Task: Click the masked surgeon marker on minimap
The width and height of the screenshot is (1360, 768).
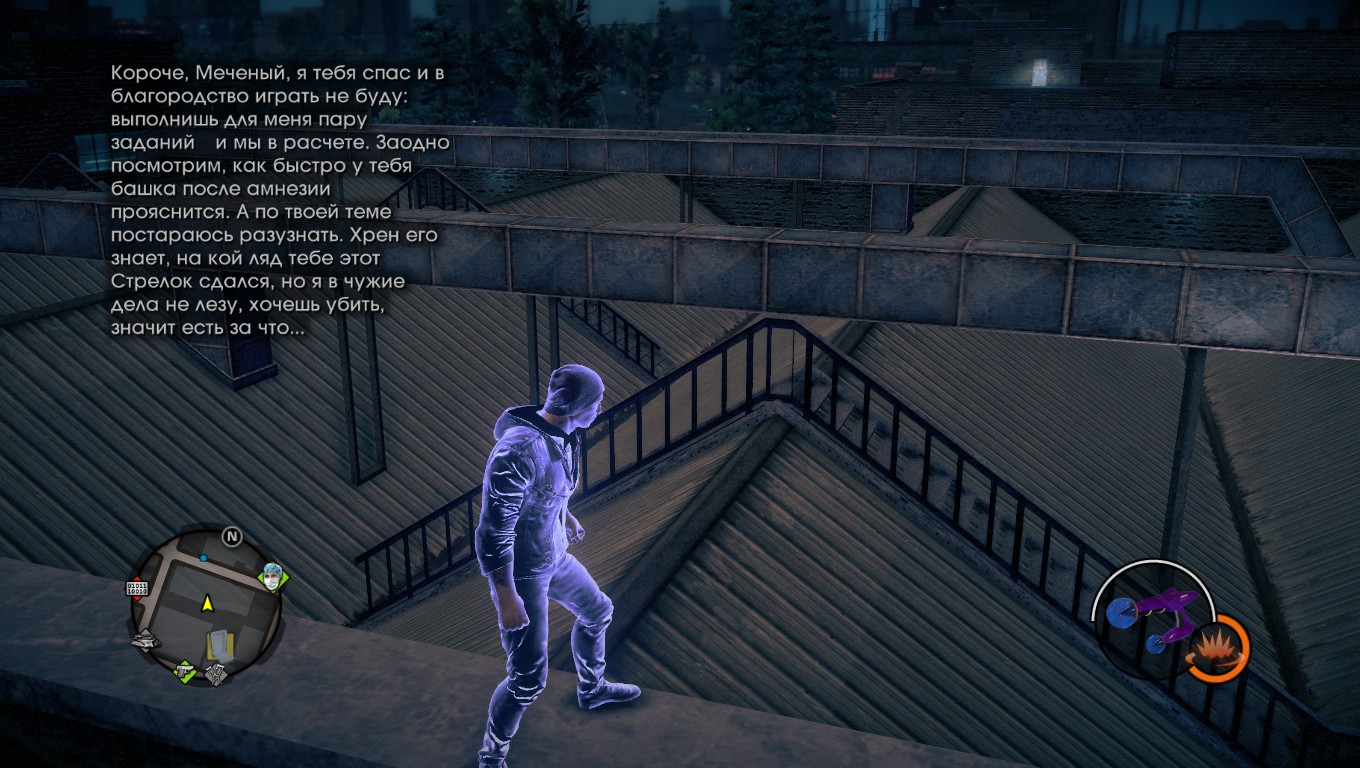Action: point(274,576)
